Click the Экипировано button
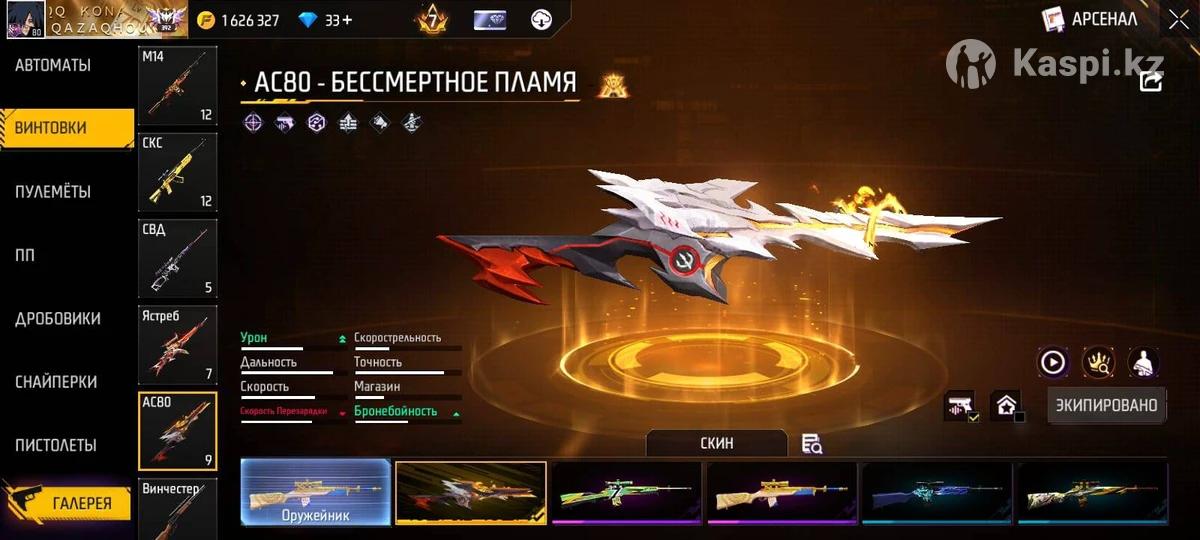This screenshot has height=540, width=1200. click(x=1107, y=405)
